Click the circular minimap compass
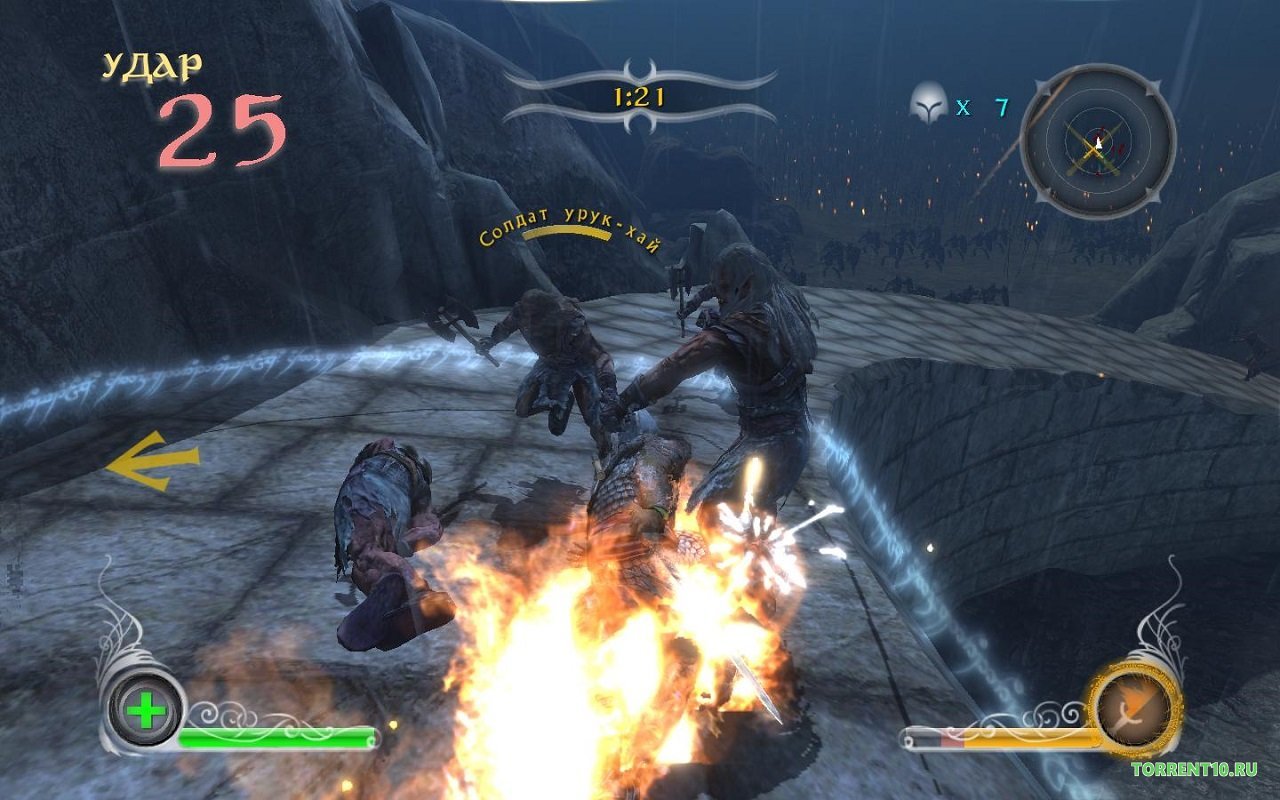This screenshot has width=1280, height=800. [1097, 141]
